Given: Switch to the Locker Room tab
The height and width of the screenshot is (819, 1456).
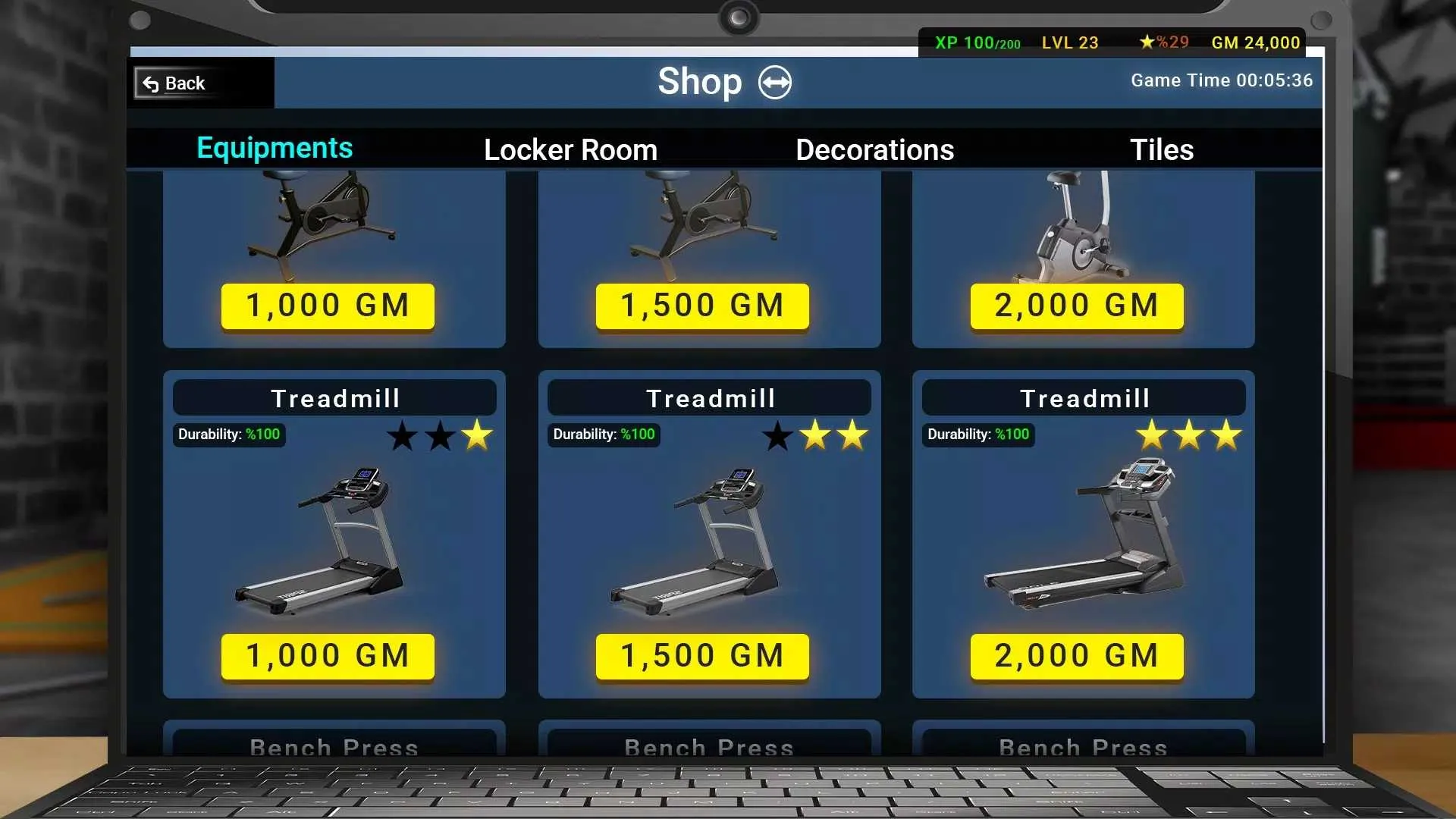Looking at the screenshot, I should click(570, 149).
